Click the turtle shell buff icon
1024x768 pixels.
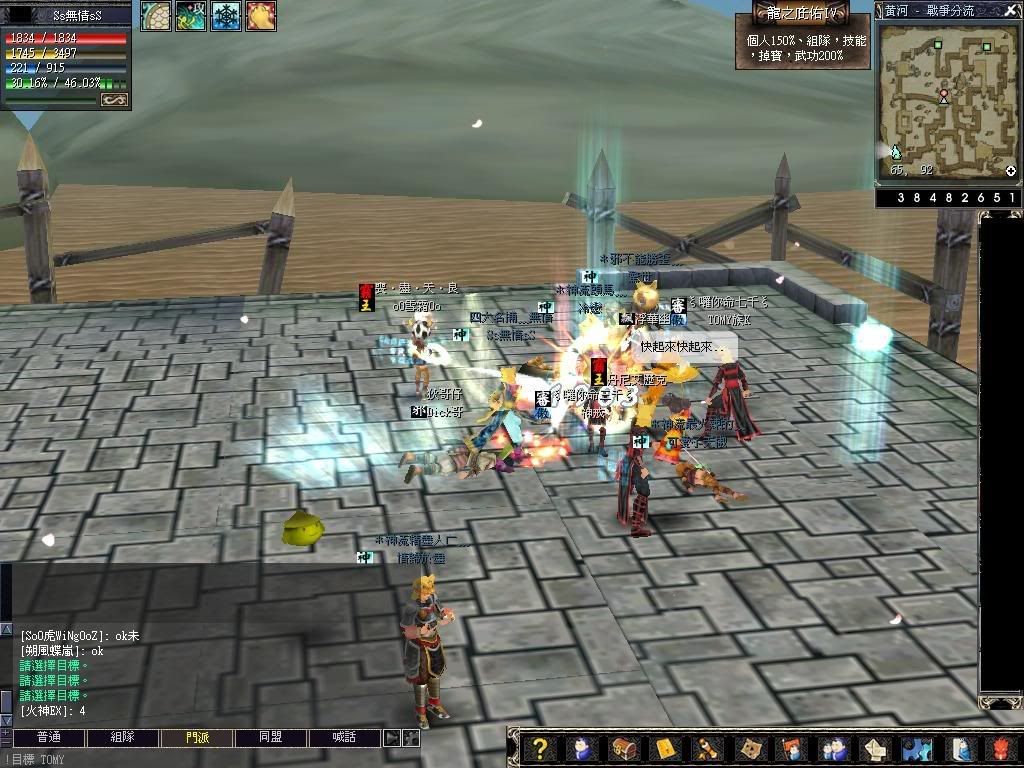pyautogui.click(x=155, y=16)
